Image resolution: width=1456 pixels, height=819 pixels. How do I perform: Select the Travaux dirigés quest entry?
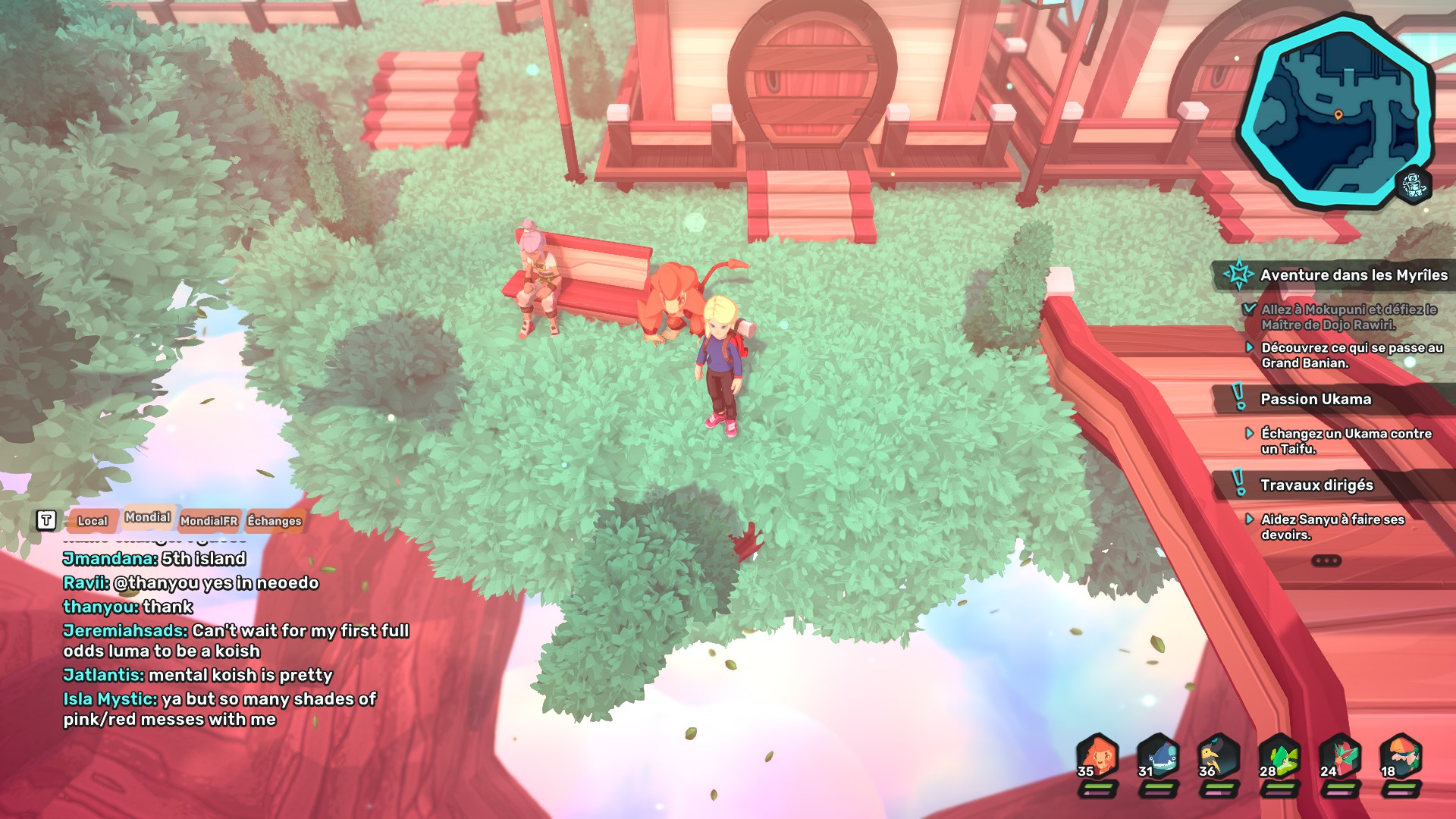point(1316,485)
